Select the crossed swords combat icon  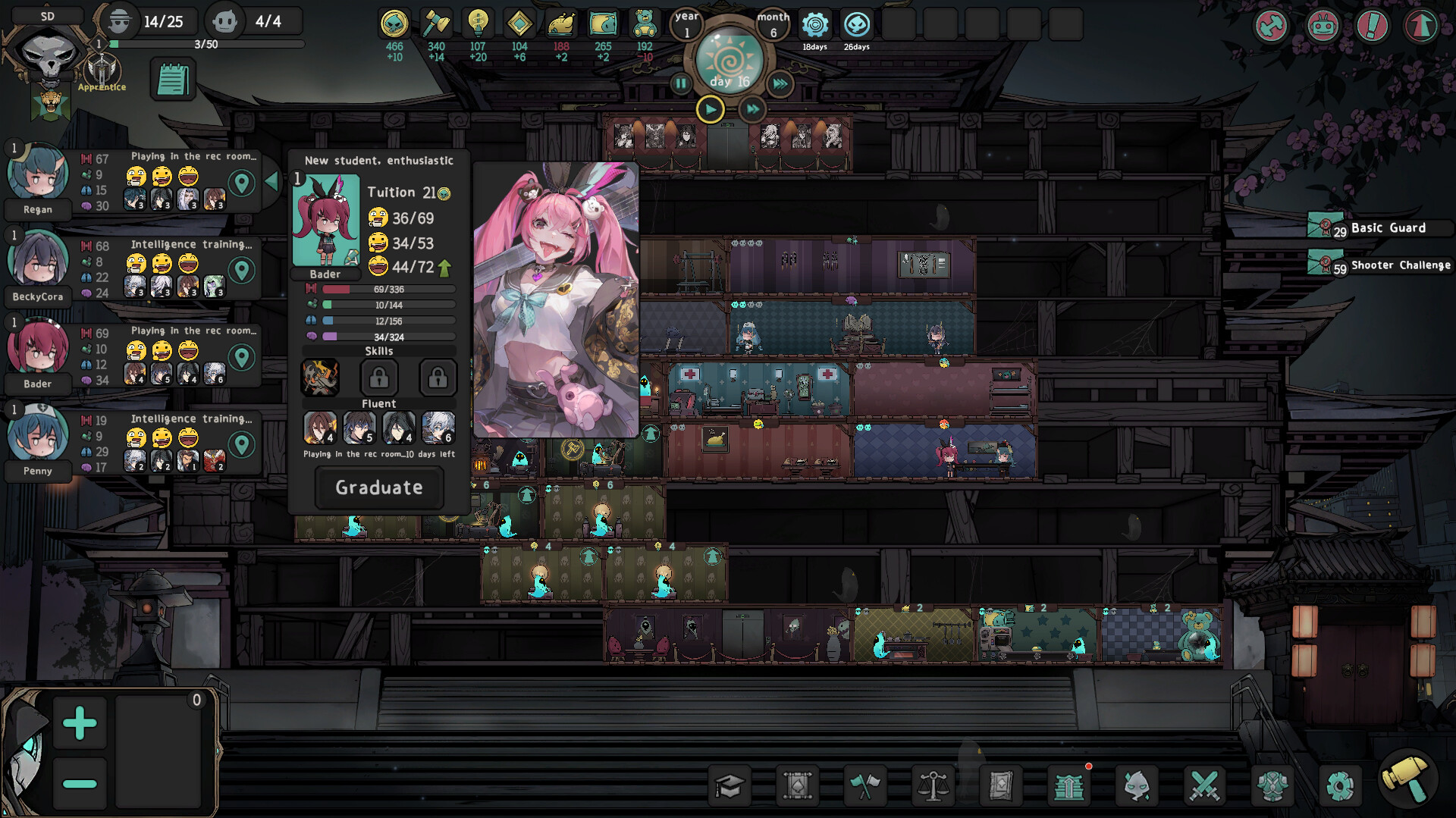(1204, 786)
